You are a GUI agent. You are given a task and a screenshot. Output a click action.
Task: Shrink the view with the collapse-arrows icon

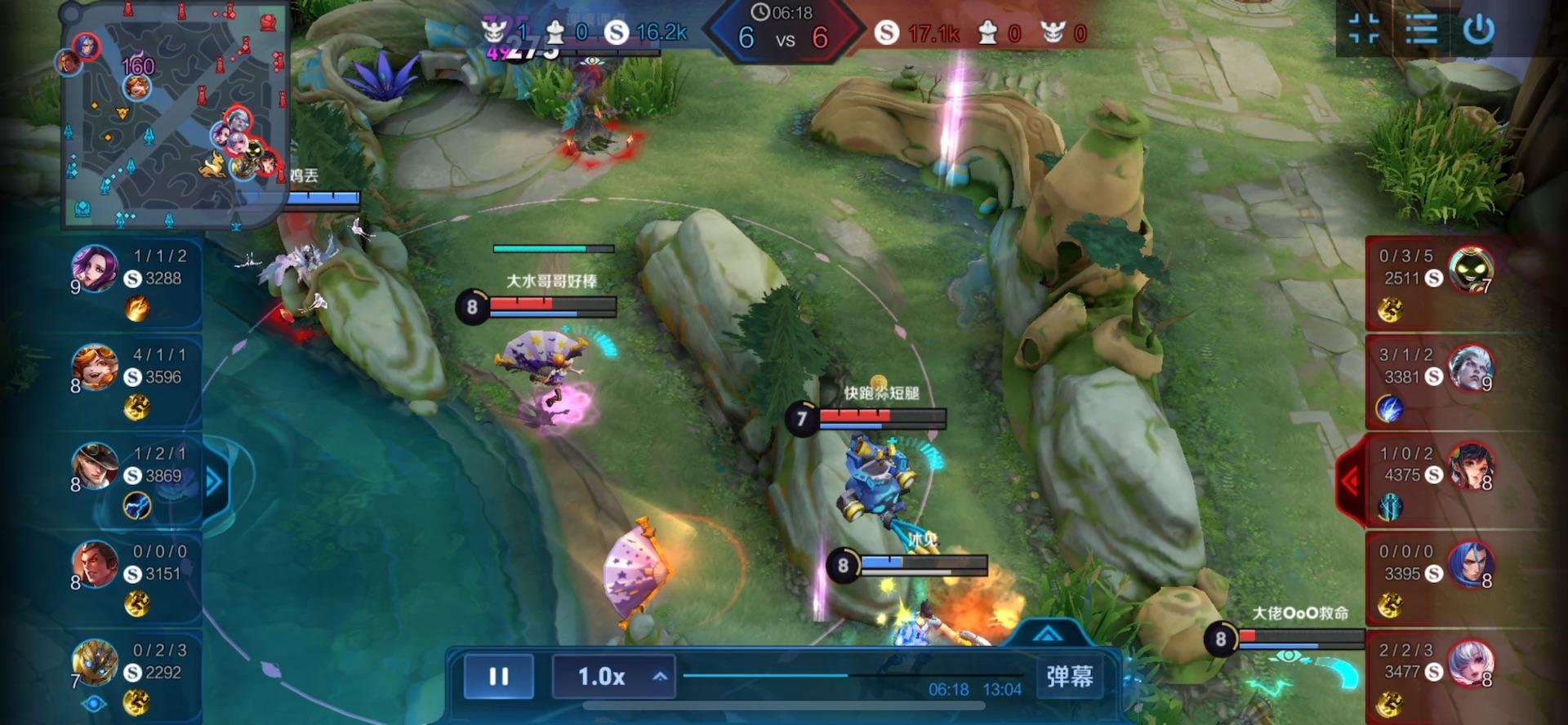pyautogui.click(x=1364, y=30)
